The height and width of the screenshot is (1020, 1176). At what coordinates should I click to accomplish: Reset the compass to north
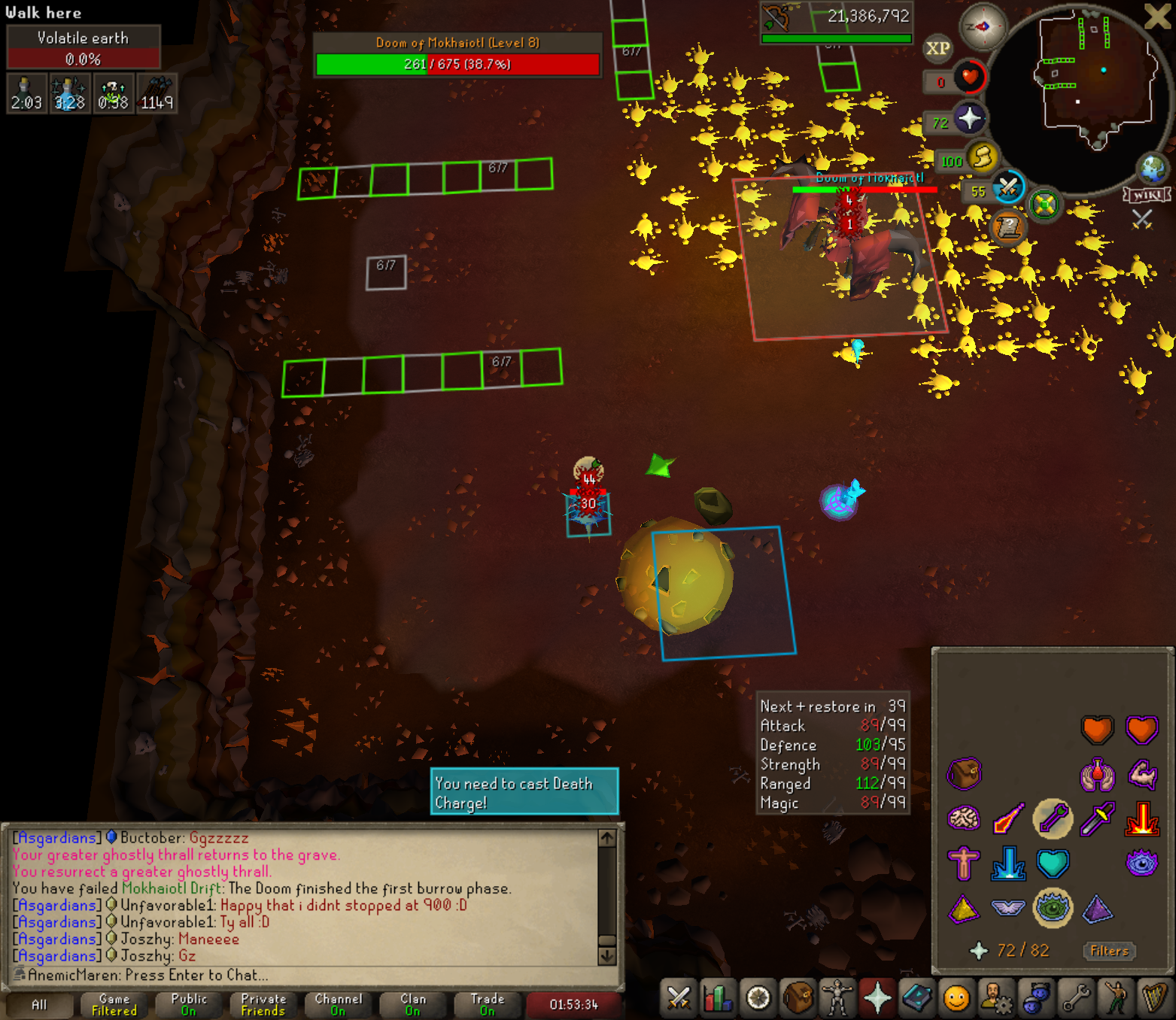point(983,27)
